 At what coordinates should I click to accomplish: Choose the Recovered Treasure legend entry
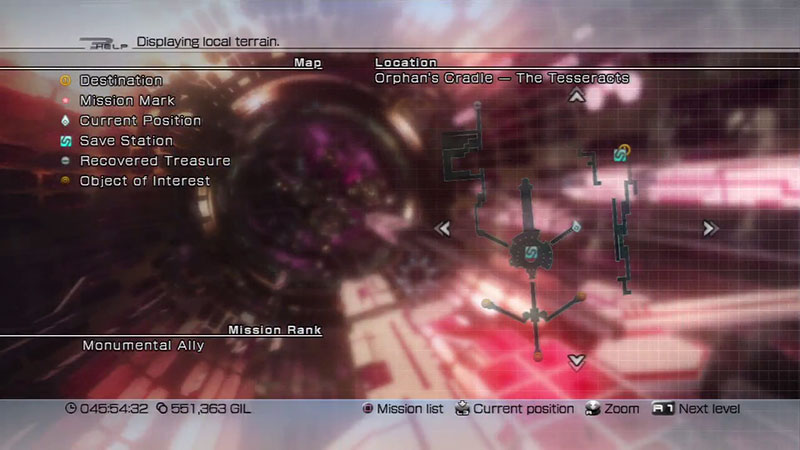point(154,160)
